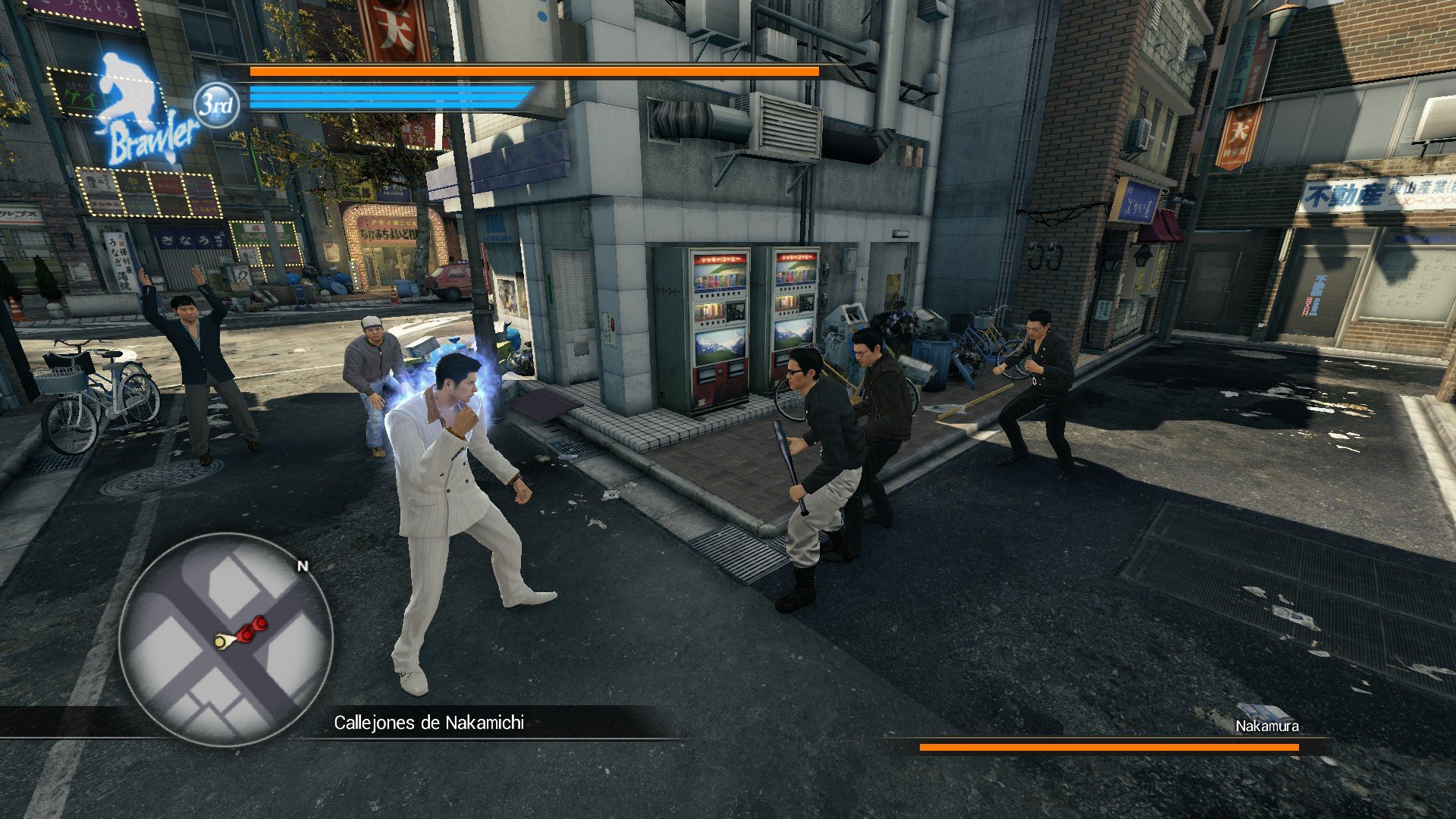This screenshot has width=1456, height=819.
Task: Click the circular minimap
Action: 225,639
